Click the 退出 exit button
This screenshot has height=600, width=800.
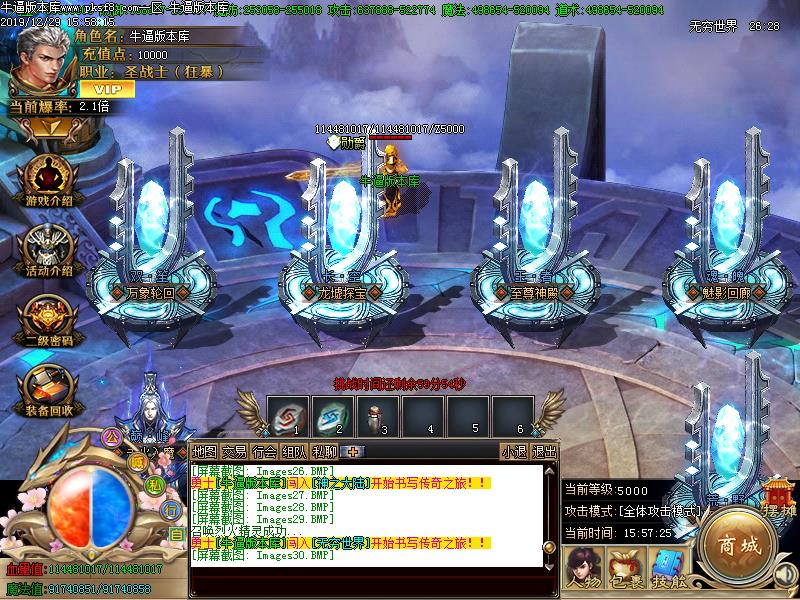[x=544, y=452]
